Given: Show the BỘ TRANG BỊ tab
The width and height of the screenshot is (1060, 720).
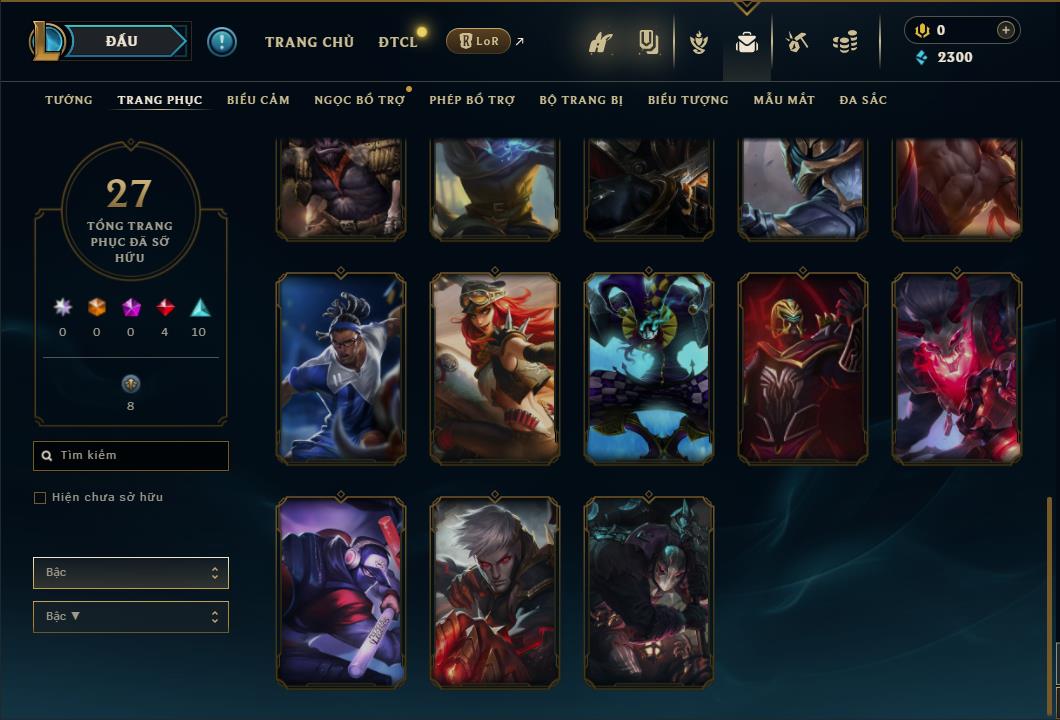Looking at the screenshot, I should (581, 100).
